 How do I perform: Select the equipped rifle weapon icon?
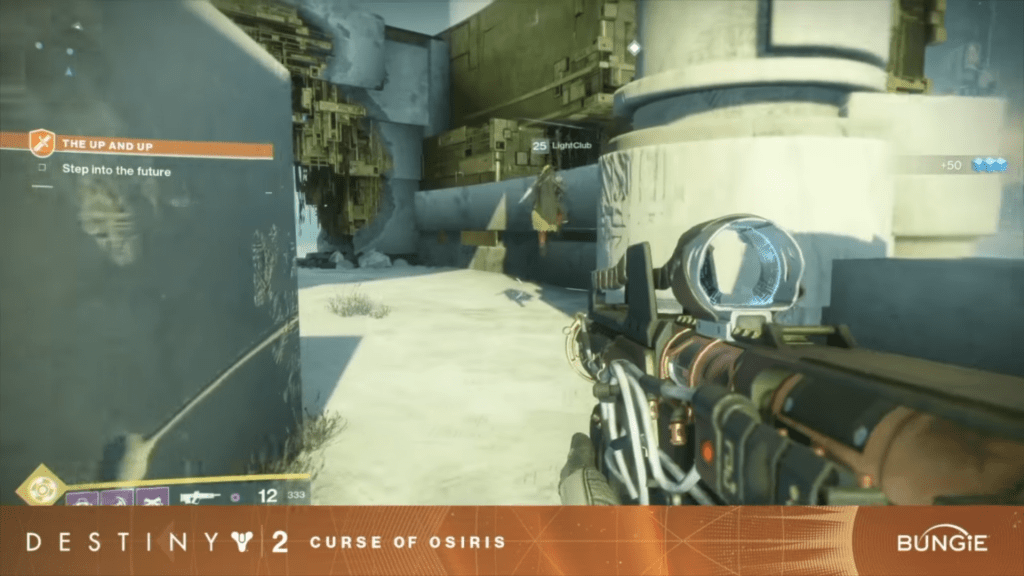pos(200,496)
